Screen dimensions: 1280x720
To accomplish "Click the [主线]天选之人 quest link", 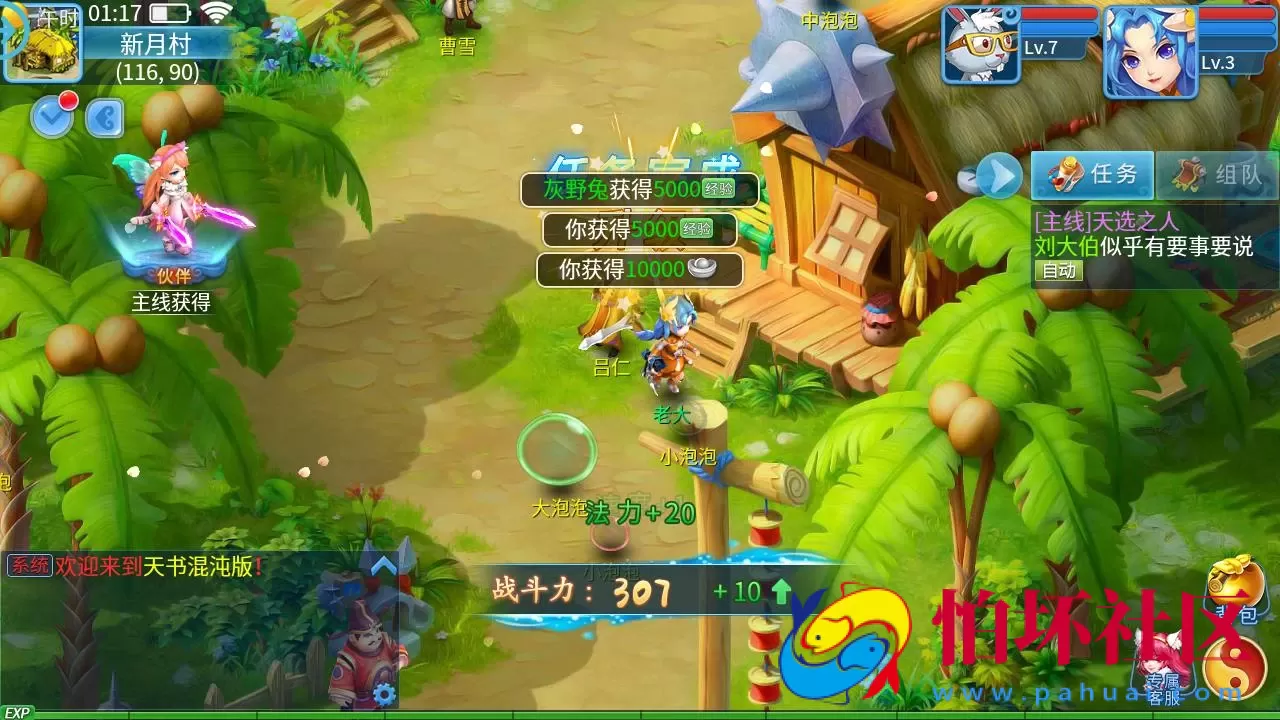I will (x=1107, y=221).
